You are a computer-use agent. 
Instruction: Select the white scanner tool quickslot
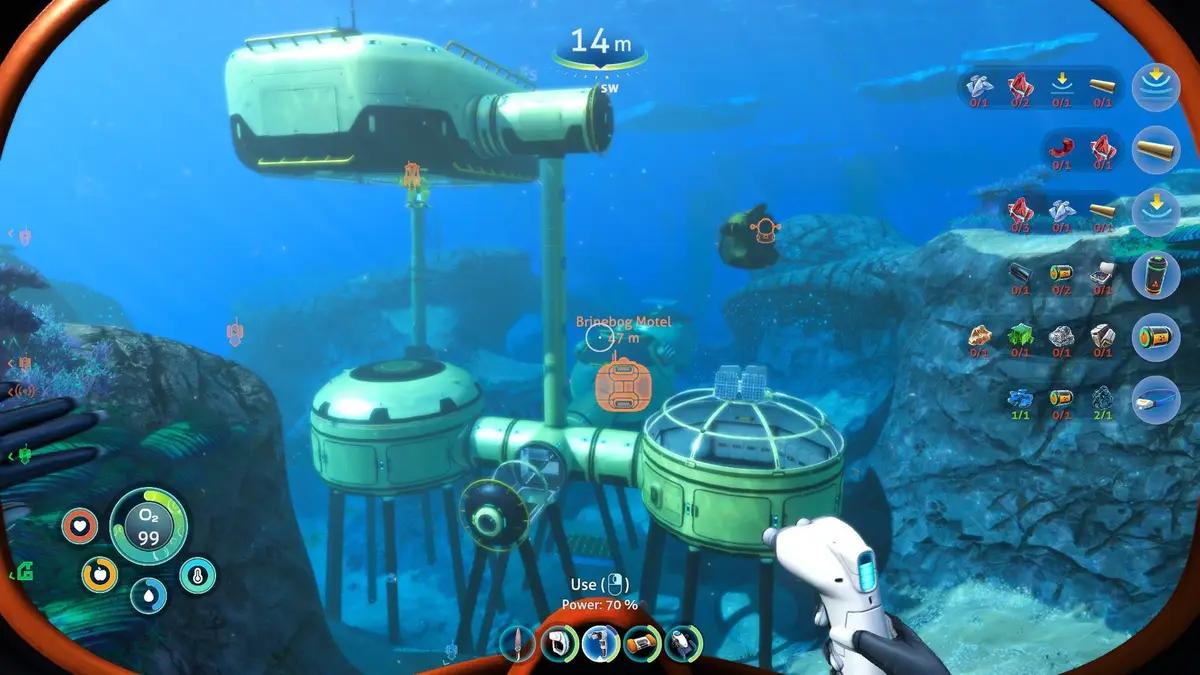(x=558, y=642)
